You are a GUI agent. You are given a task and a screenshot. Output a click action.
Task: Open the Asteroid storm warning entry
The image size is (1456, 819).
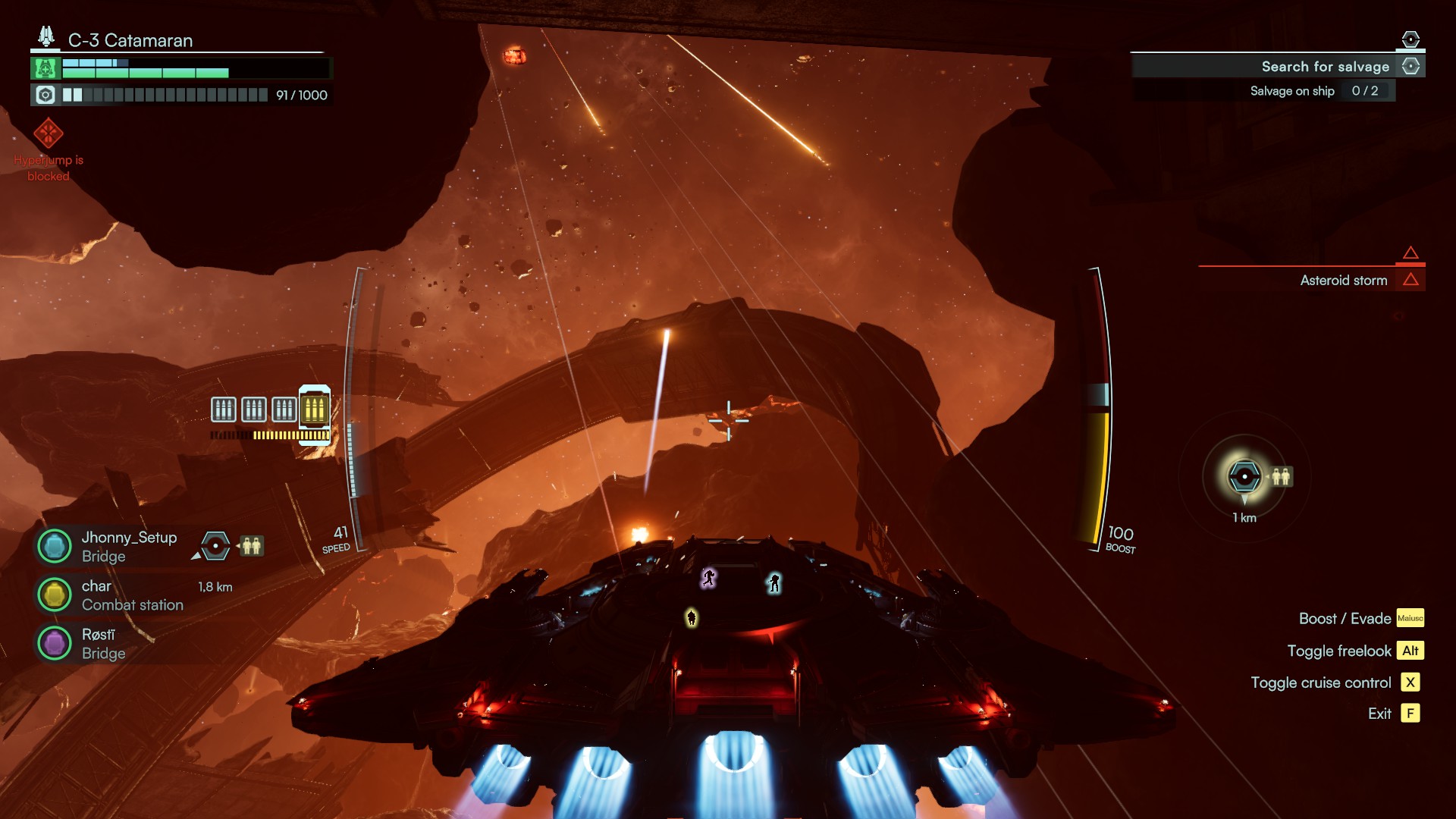[x=1343, y=281]
